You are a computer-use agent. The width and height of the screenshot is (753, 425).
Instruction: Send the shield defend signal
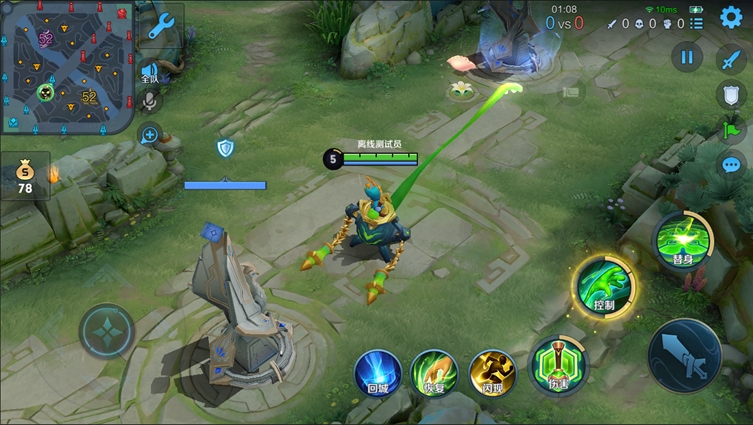(x=731, y=95)
